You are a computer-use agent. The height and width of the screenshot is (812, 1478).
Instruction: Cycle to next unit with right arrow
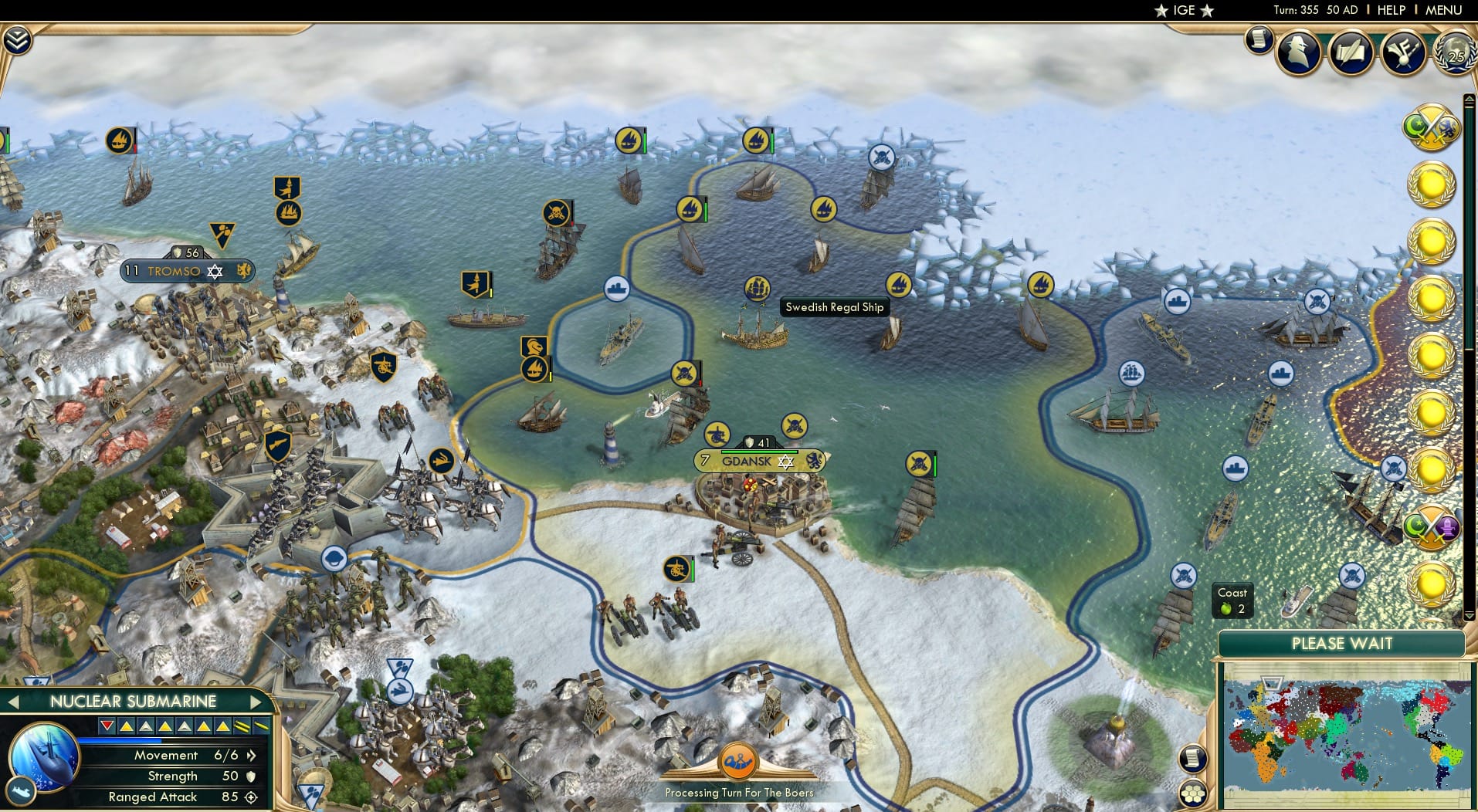257,702
